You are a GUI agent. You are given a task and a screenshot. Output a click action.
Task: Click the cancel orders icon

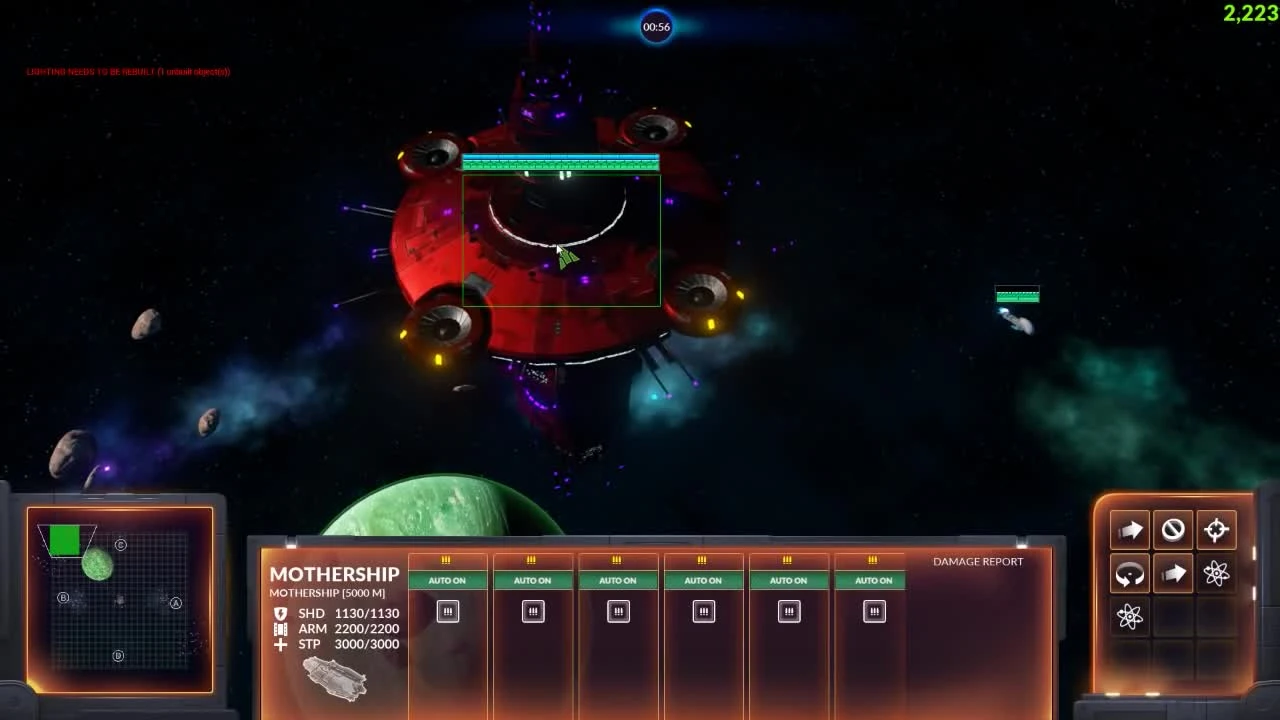[x=1173, y=530]
